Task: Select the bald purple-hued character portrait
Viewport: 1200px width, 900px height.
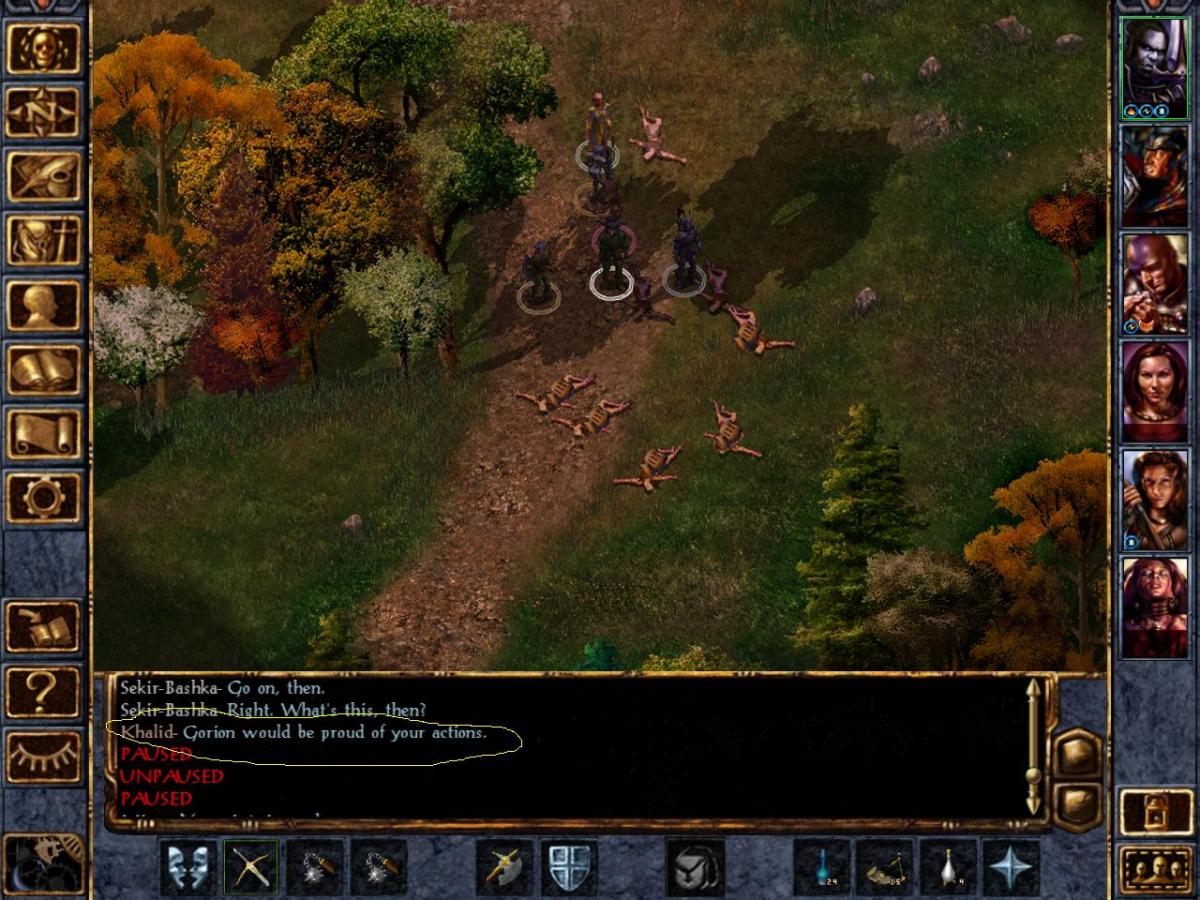Action: pos(1154,284)
